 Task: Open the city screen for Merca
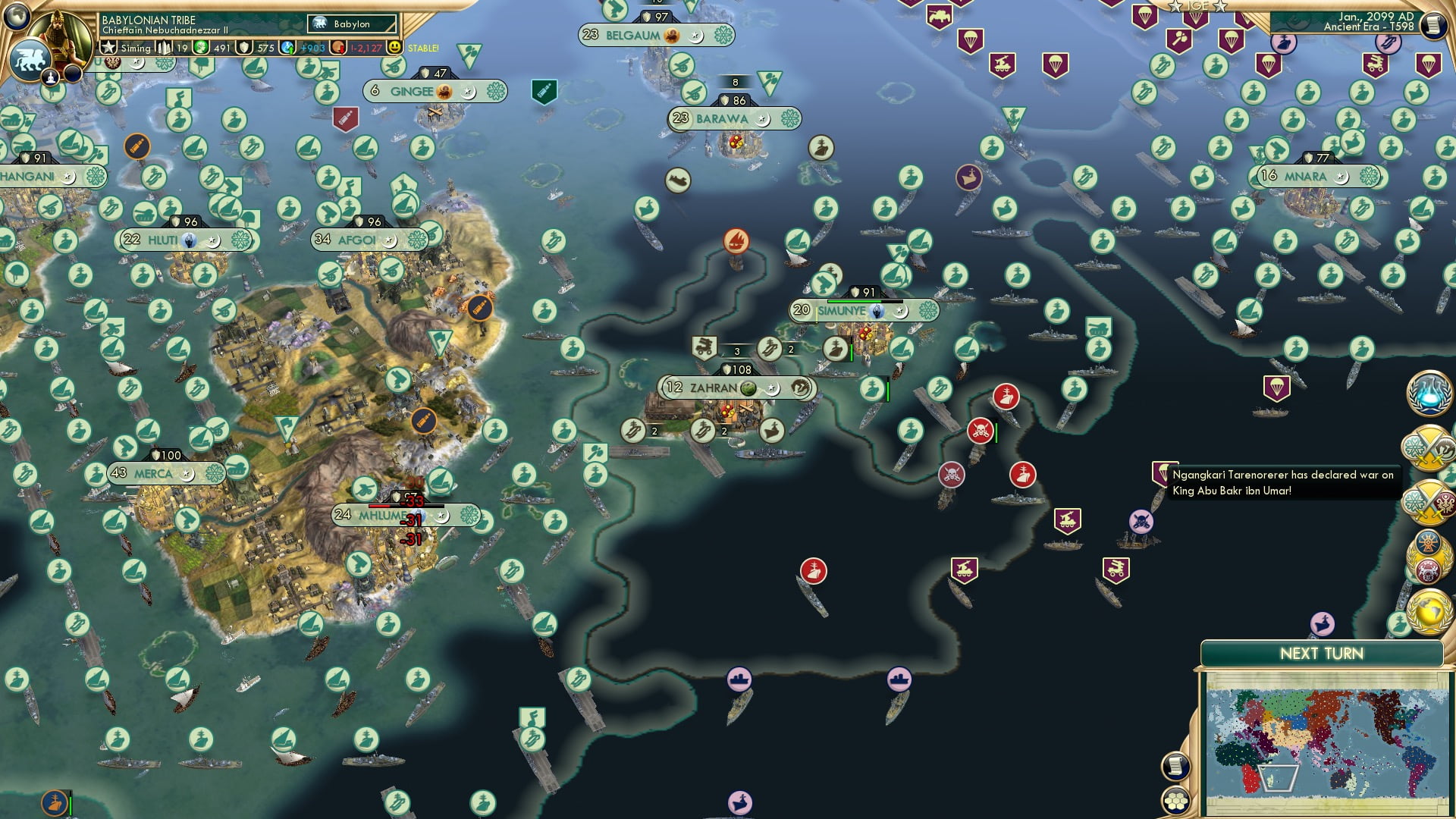pos(165,472)
